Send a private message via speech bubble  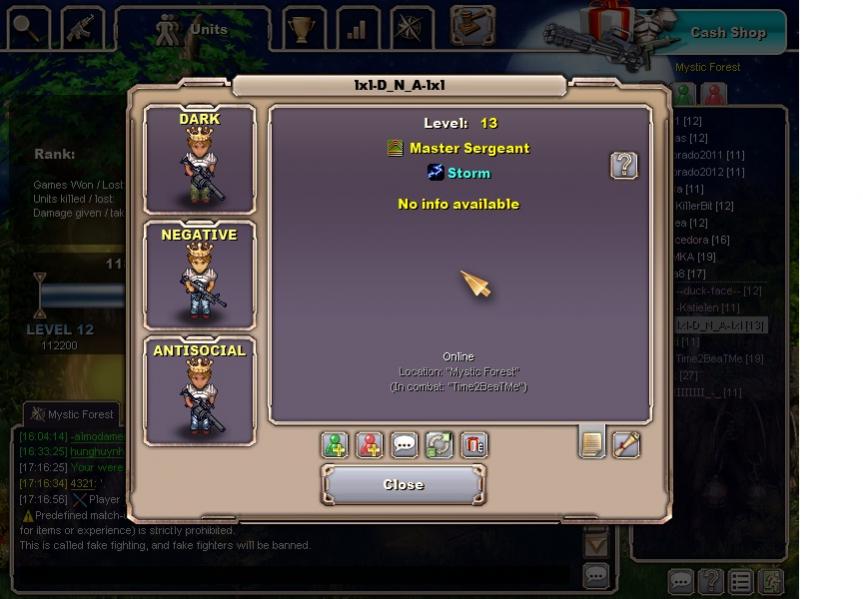(x=404, y=445)
